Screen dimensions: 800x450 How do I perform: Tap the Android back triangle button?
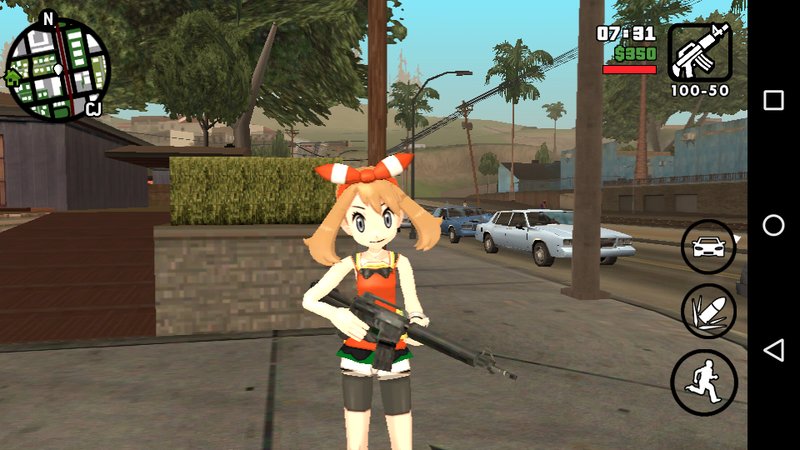click(x=773, y=350)
